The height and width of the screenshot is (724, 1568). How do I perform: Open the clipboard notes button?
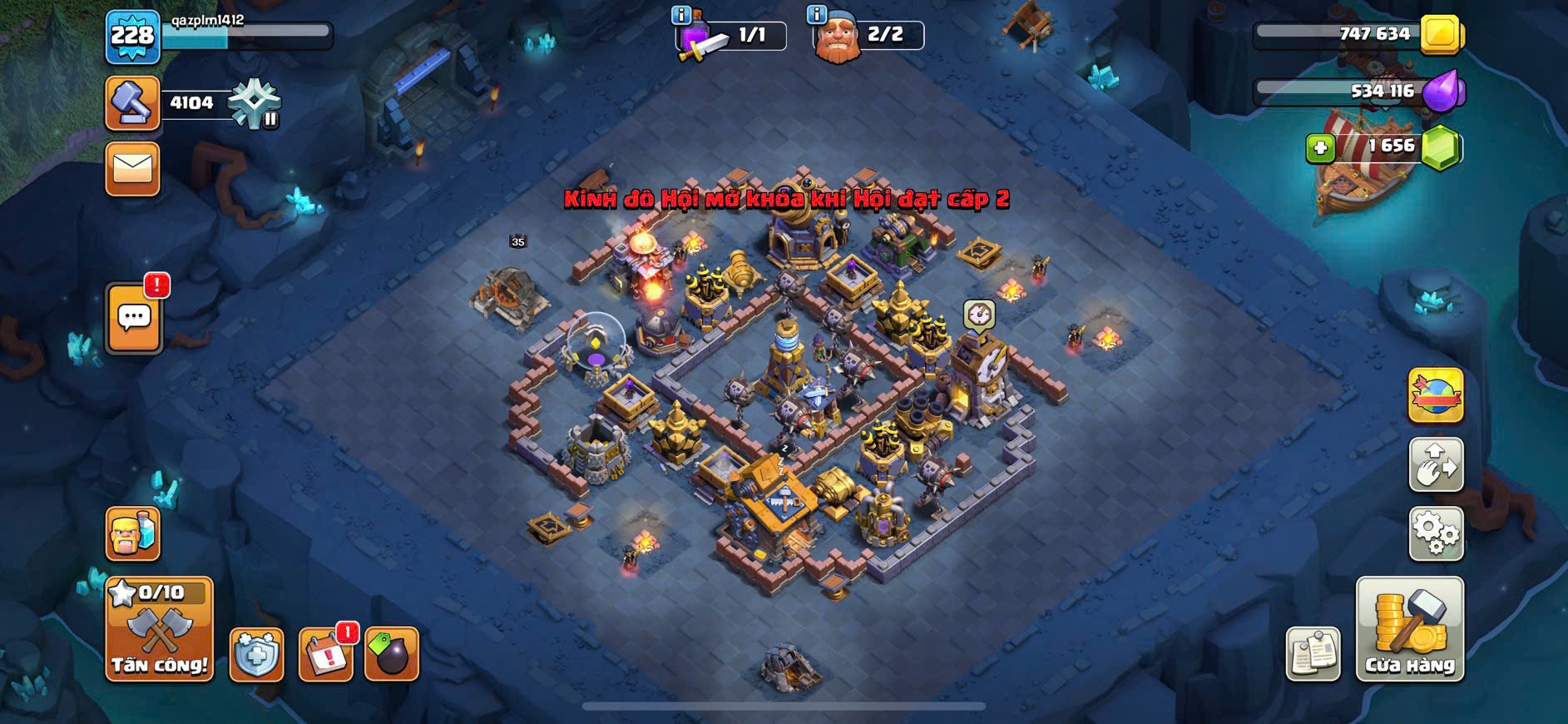click(x=1313, y=654)
